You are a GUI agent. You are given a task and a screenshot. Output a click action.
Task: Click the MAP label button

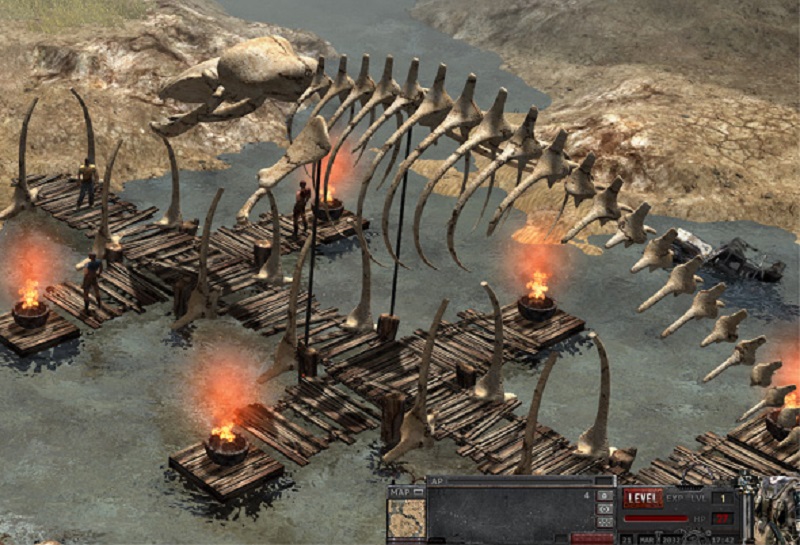tap(400, 492)
